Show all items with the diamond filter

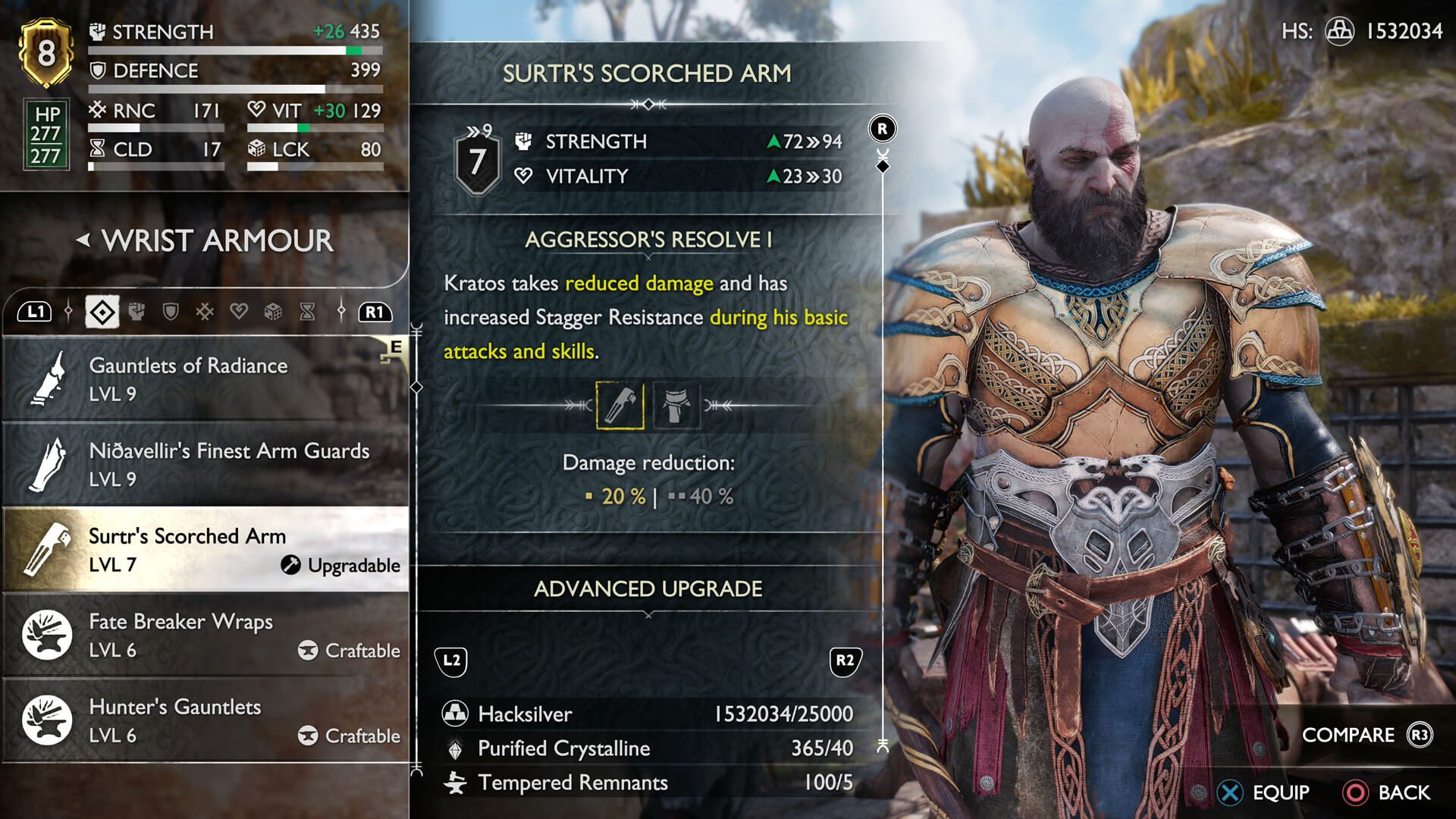pos(102,312)
